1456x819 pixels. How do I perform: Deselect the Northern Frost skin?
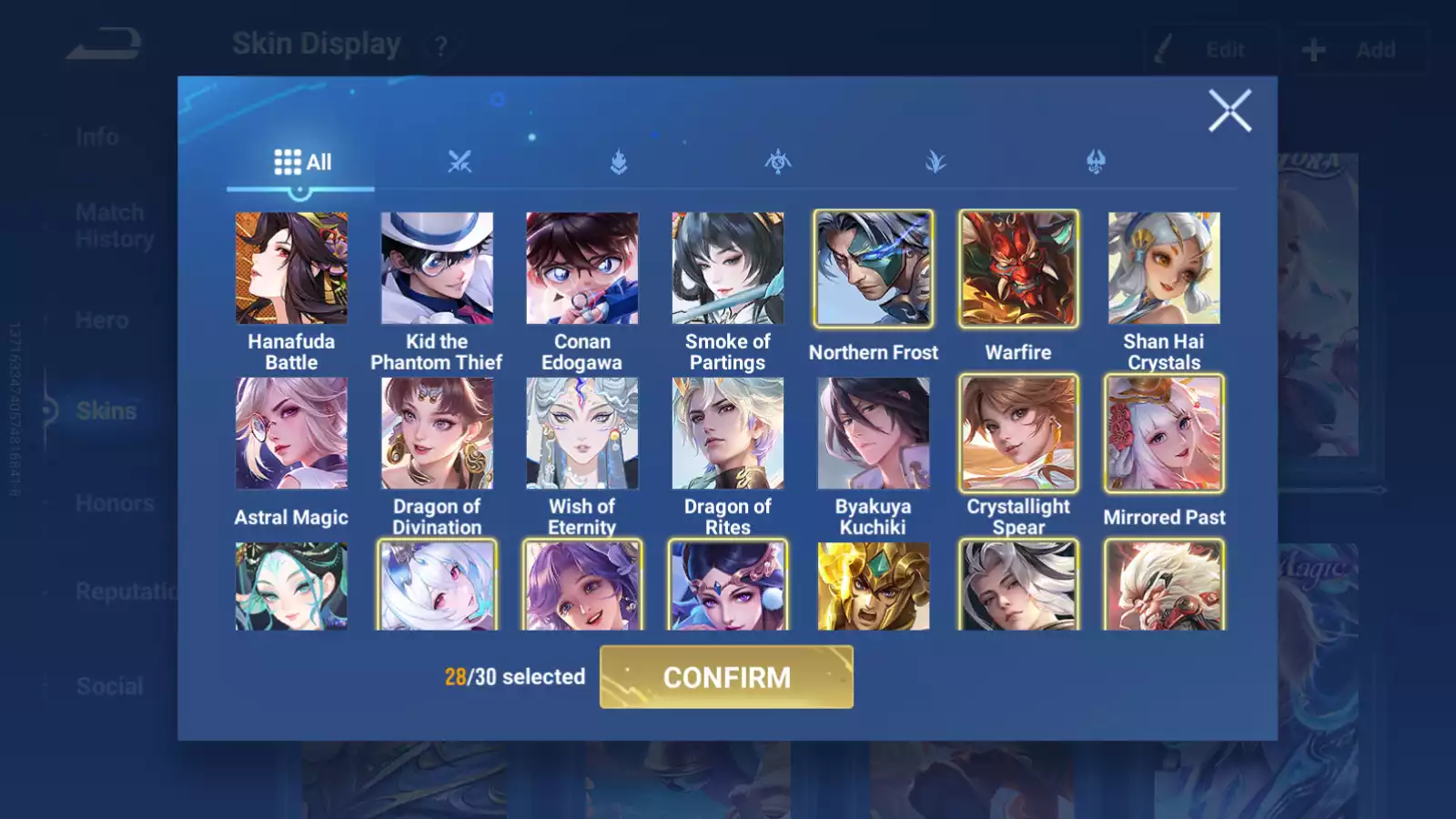click(x=873, y=269)
